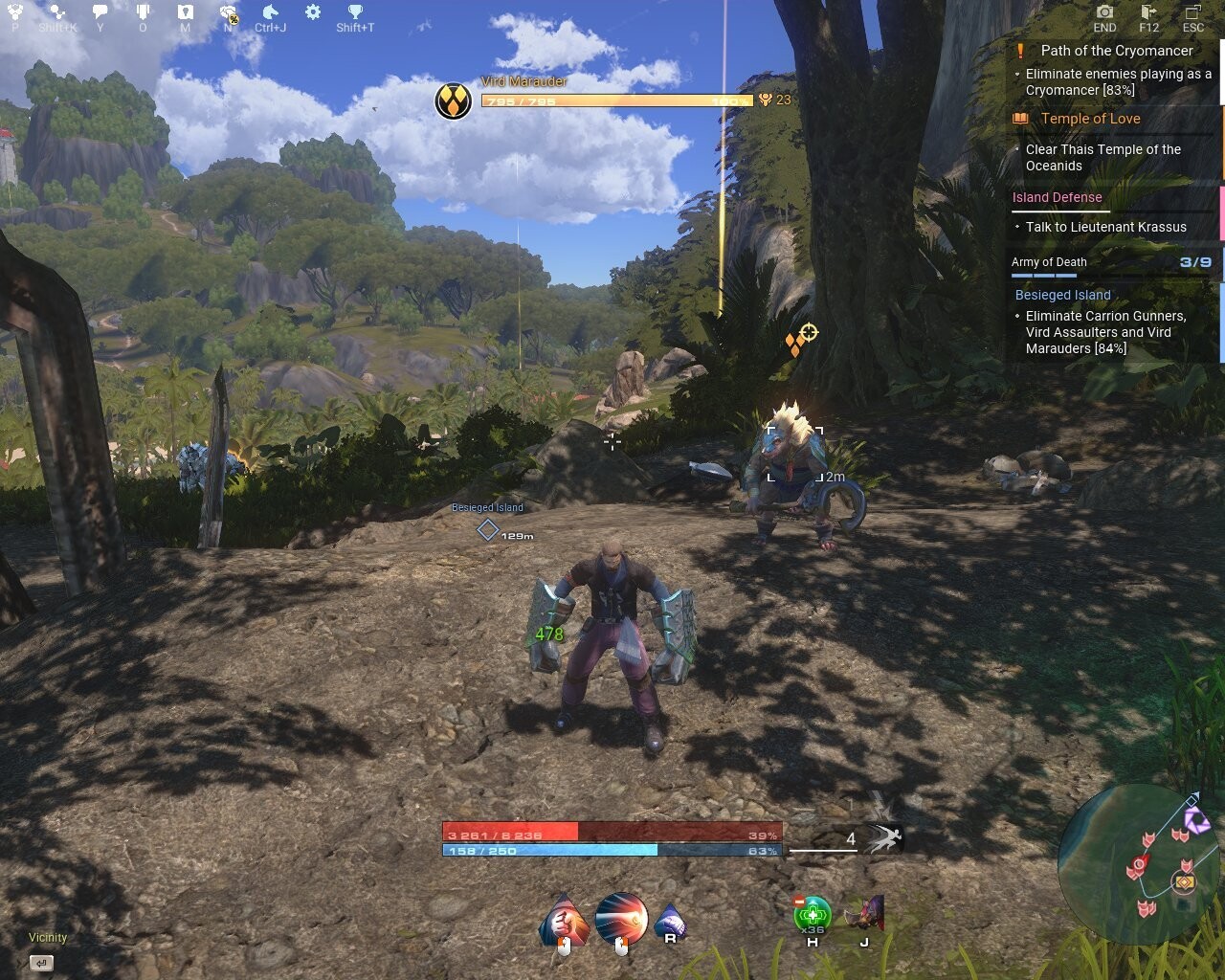Activate the ultimate ability in the R slot

click(x=670, y=921)
